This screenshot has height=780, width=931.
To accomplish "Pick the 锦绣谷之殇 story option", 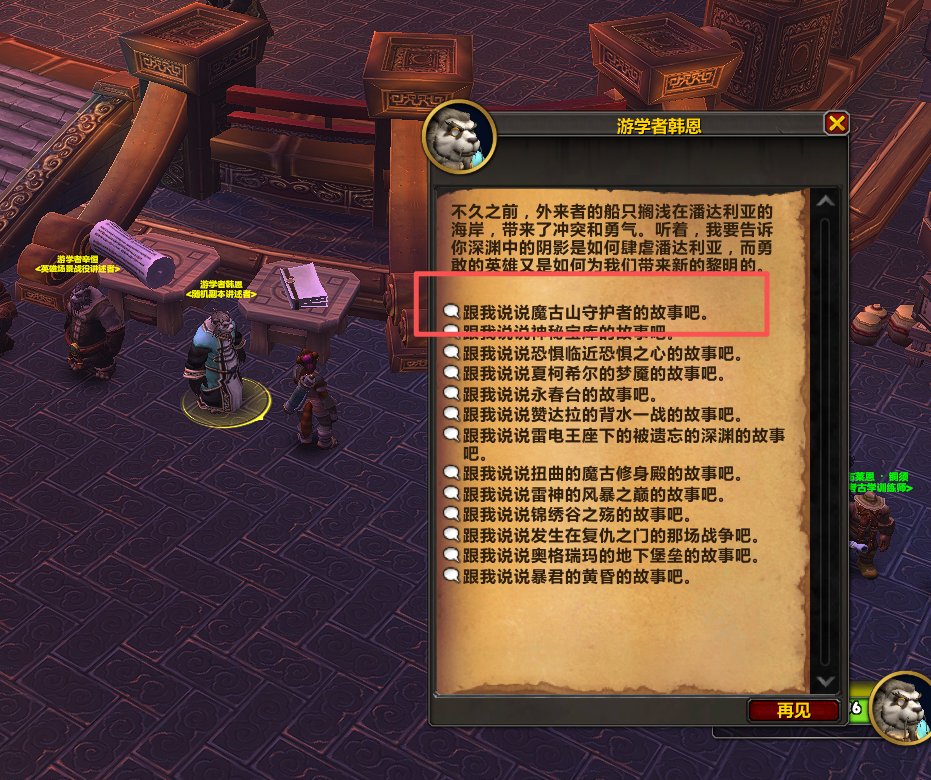I will coord(576,515).
